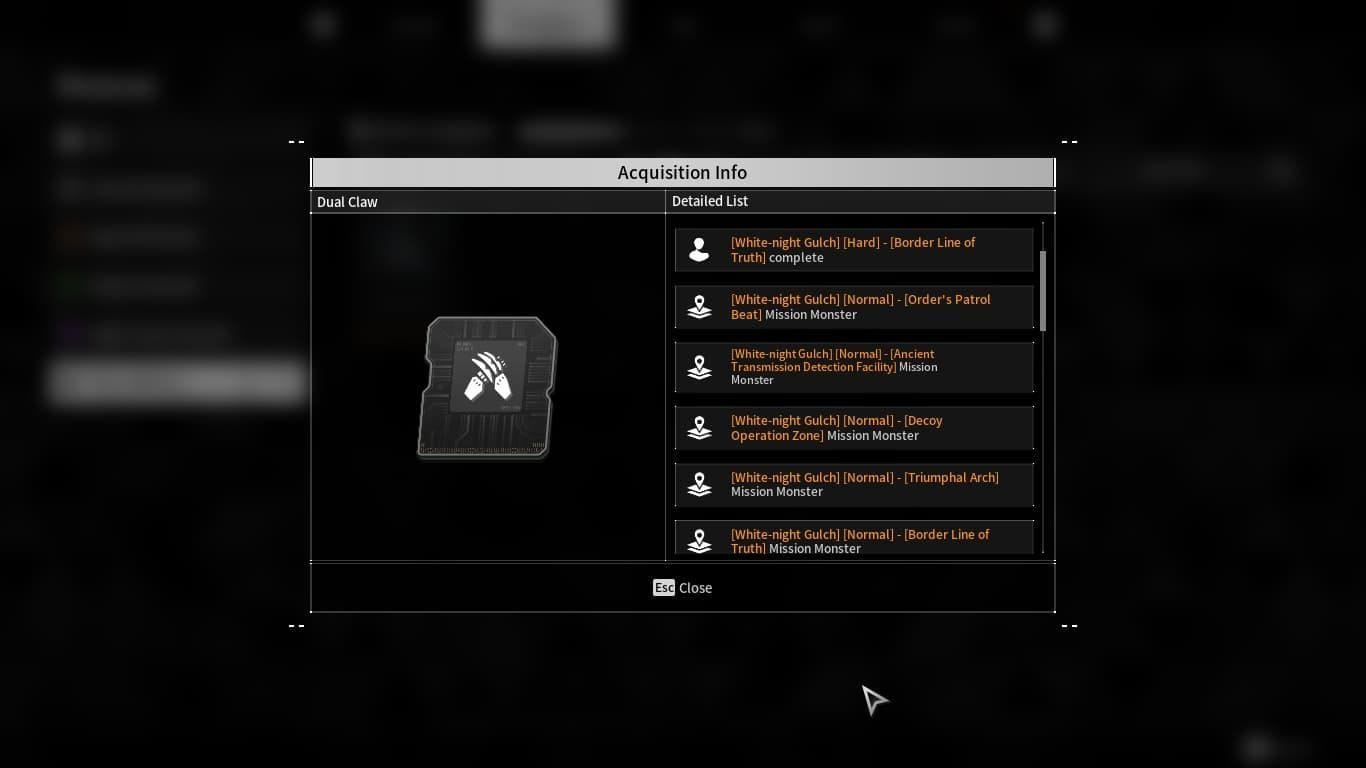The height and width of the screenshot is (768, 1366).
Task: Click the player icon on Hard Border Line entry
Action: 698,249
